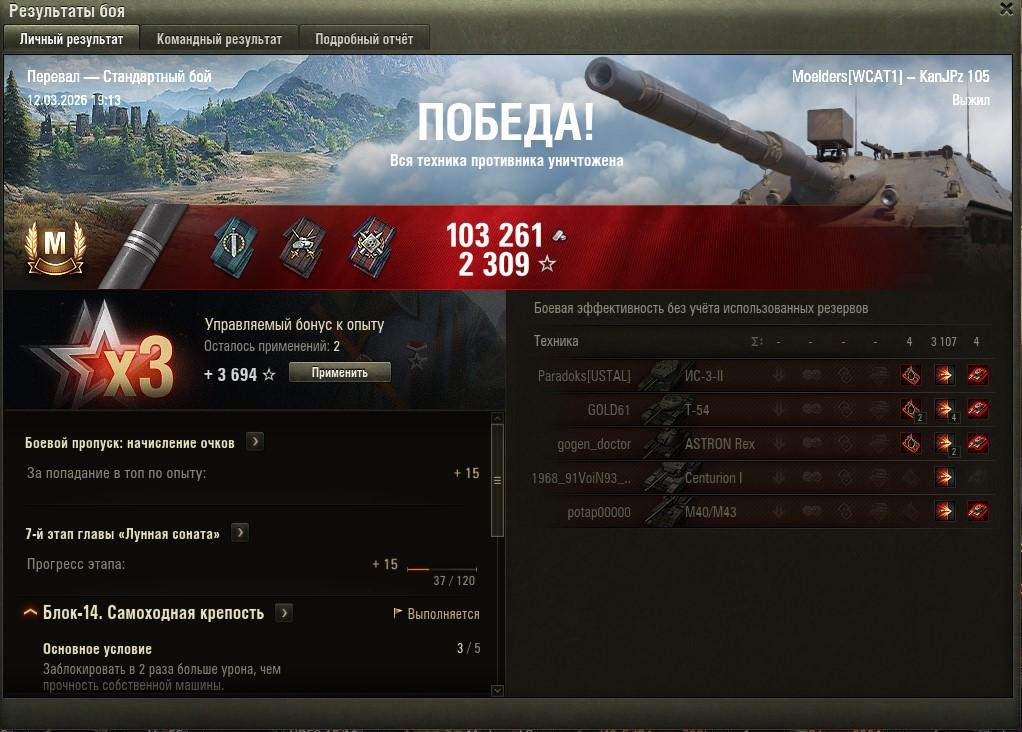
Task: Click the down arrow of the left panel scrollbar
Action: click(x=498, y=689)
